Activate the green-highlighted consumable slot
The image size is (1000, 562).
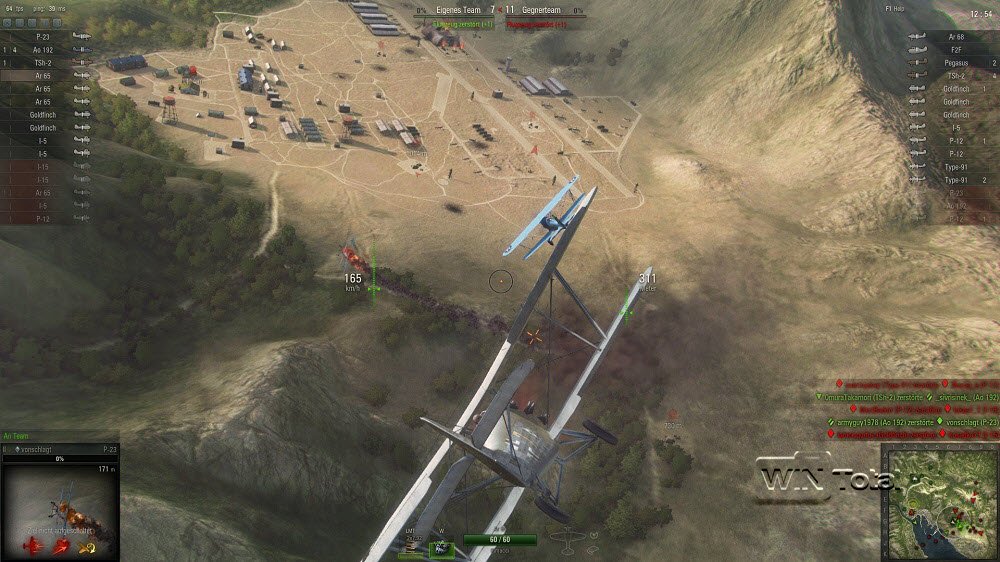441,548
